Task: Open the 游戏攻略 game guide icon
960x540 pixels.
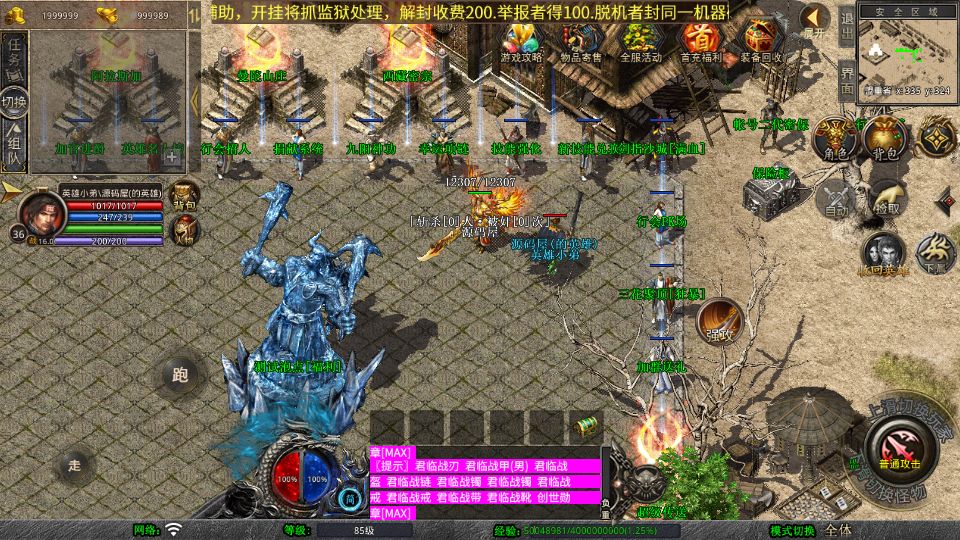Action: click(521, 42)
